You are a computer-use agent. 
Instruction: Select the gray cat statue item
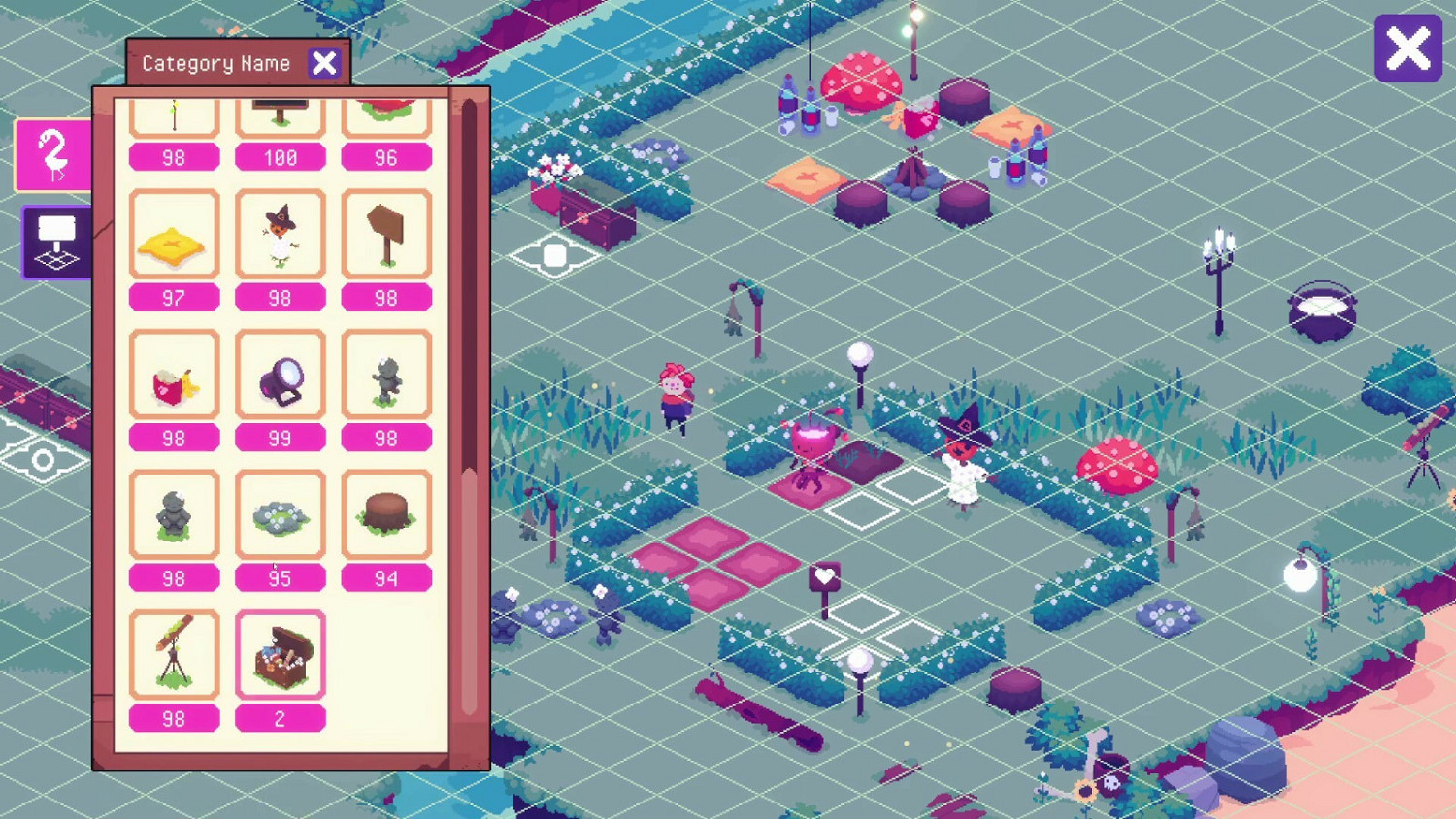386,375
